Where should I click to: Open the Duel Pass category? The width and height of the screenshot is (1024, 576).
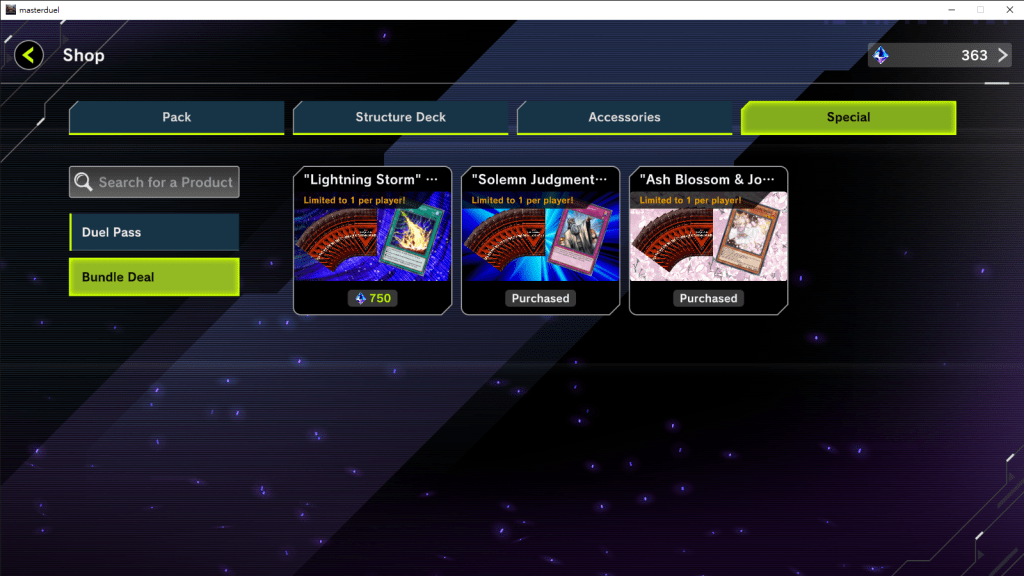(154, 232)
